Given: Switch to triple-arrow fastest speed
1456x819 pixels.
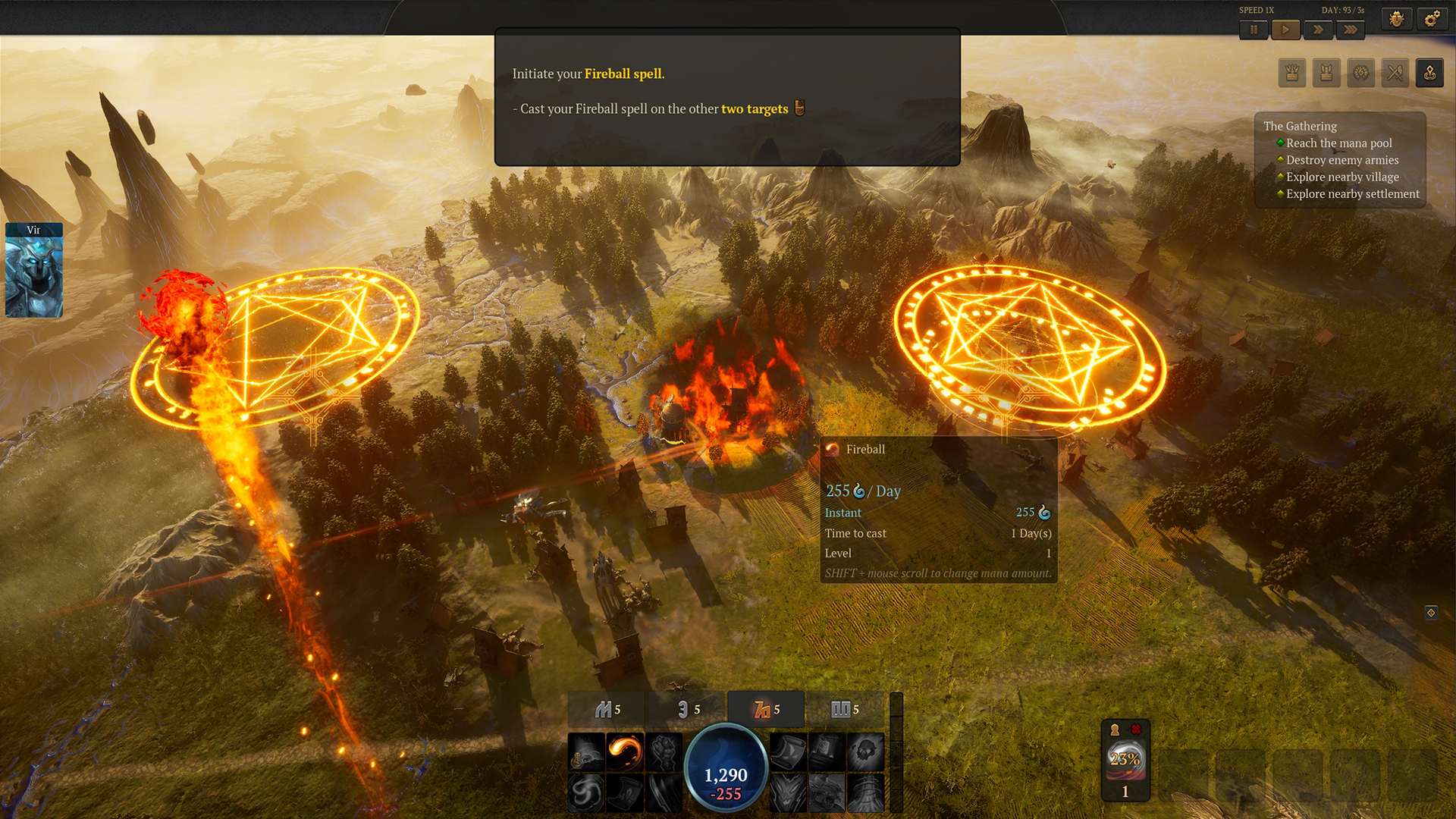Looking at the screenshot, I should click(1351, 30).
